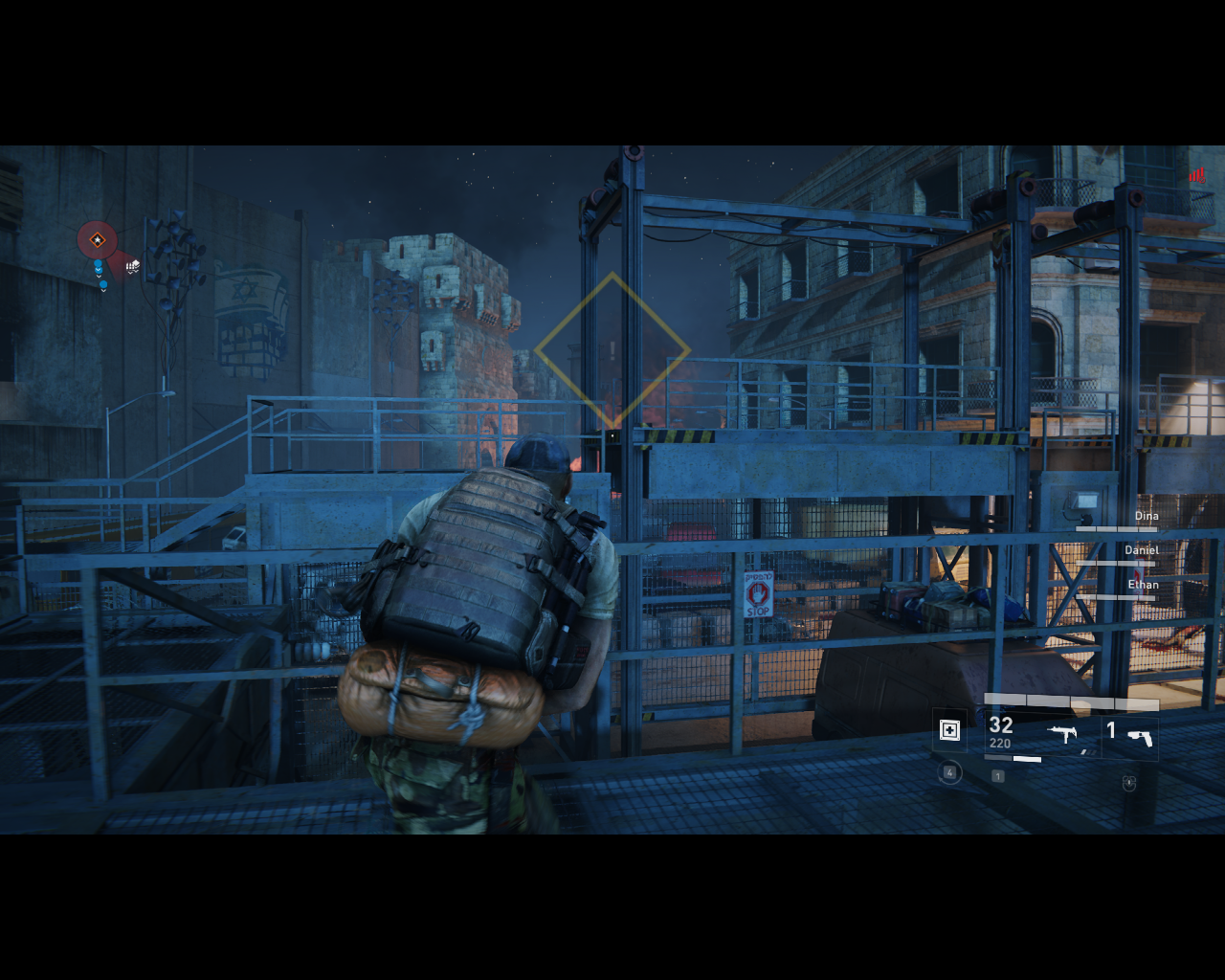This screenshot has width=1225, height=980.
Task: Select teammate Dina in squad list
Action: [1146, 516]
